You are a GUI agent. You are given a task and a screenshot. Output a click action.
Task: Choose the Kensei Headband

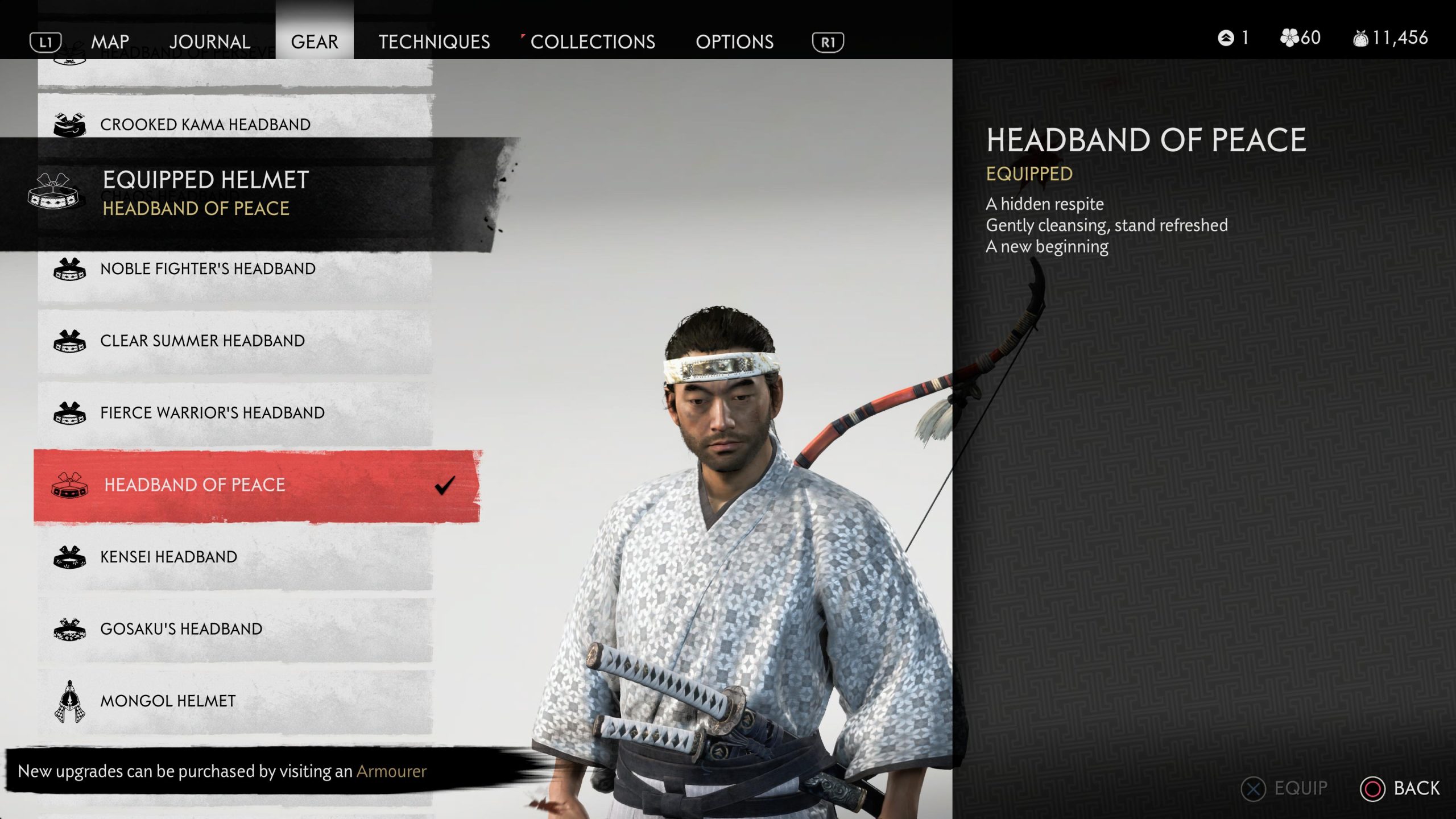[x=169, y=557]
